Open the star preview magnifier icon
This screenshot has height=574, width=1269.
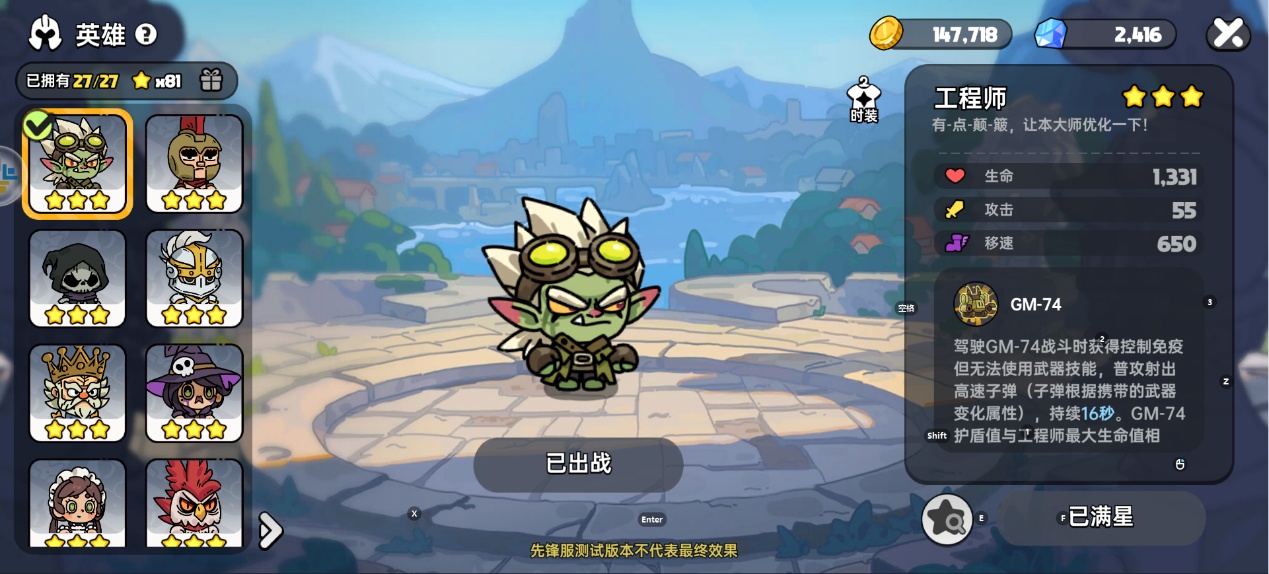pyautogui.click(x=947, y=519)
